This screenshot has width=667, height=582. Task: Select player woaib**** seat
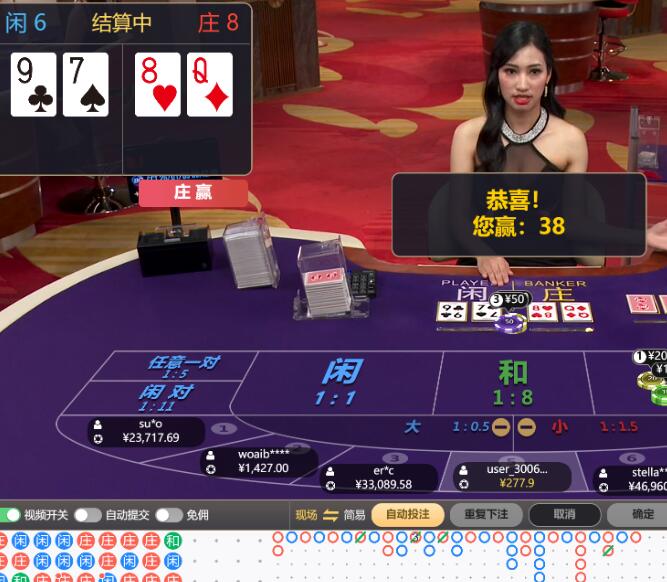point(258,461)
